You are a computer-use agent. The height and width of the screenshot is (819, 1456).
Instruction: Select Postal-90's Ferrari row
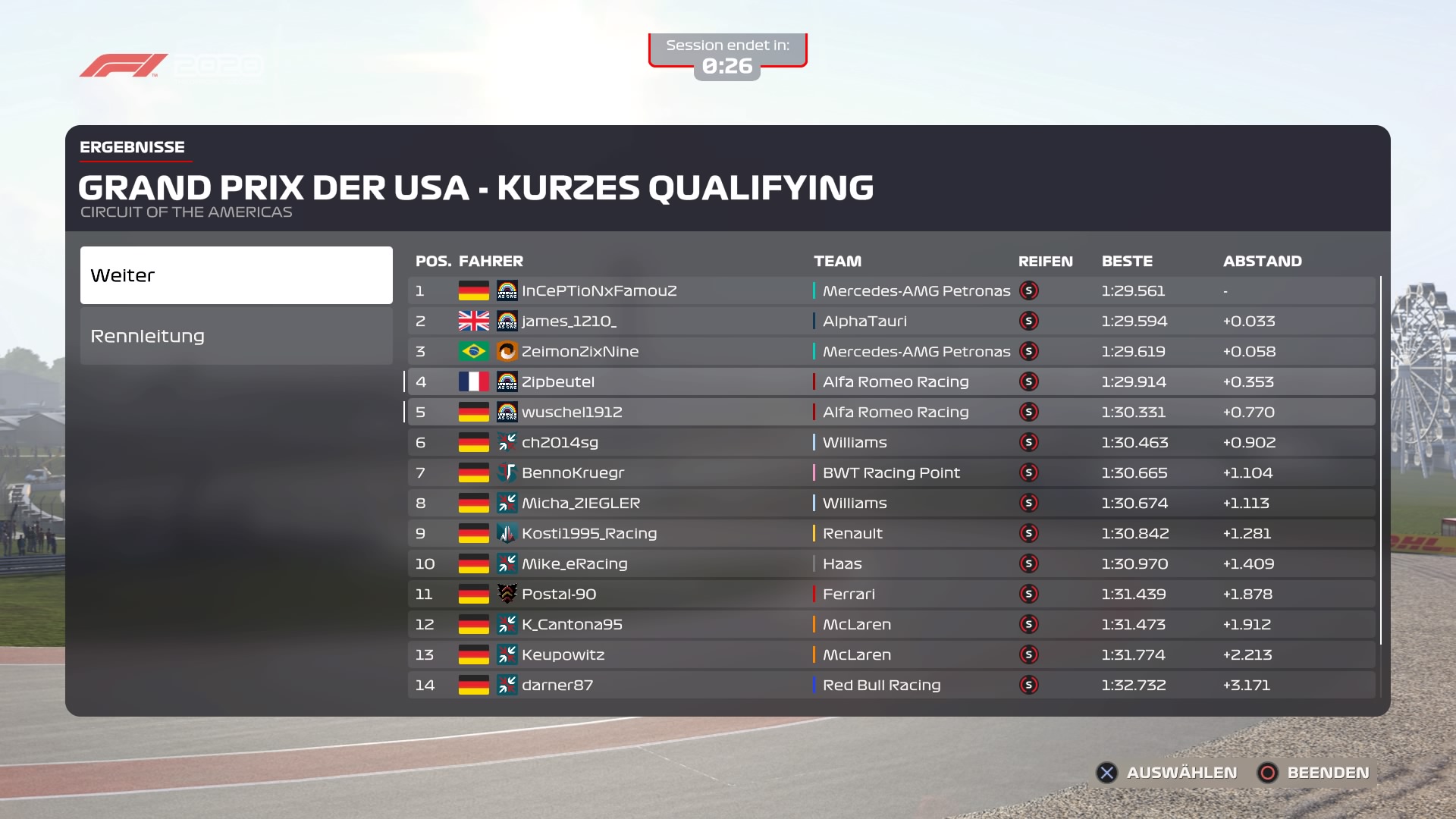point(890,595)
